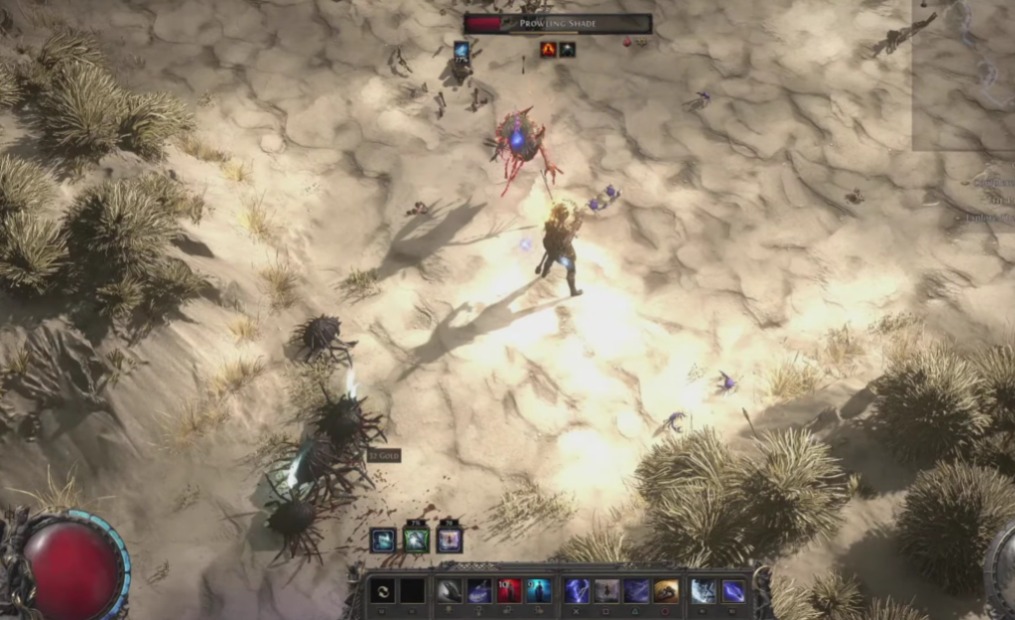Activate the red skill icon on the hotbar
Viewport: 1015px width, 620px height.
509,591
